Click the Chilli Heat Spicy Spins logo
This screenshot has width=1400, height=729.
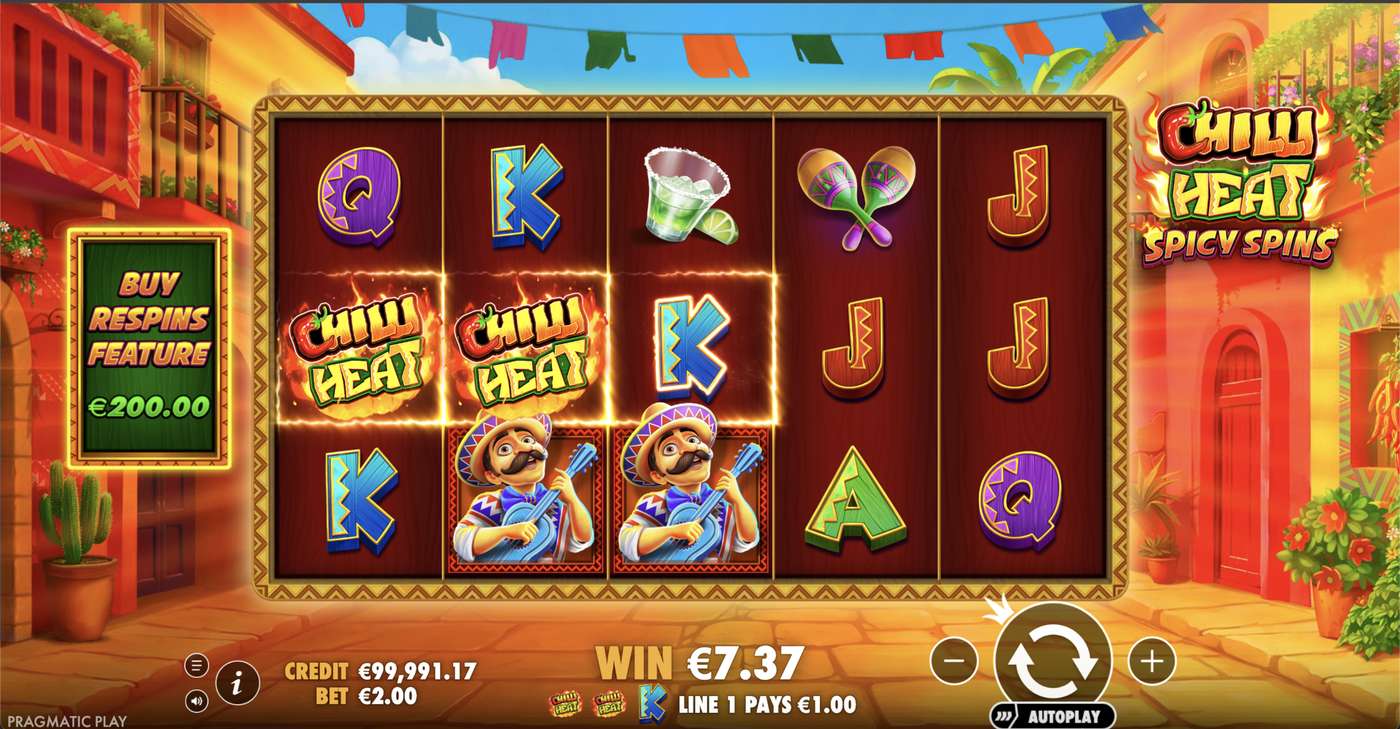click(1245, 185)
